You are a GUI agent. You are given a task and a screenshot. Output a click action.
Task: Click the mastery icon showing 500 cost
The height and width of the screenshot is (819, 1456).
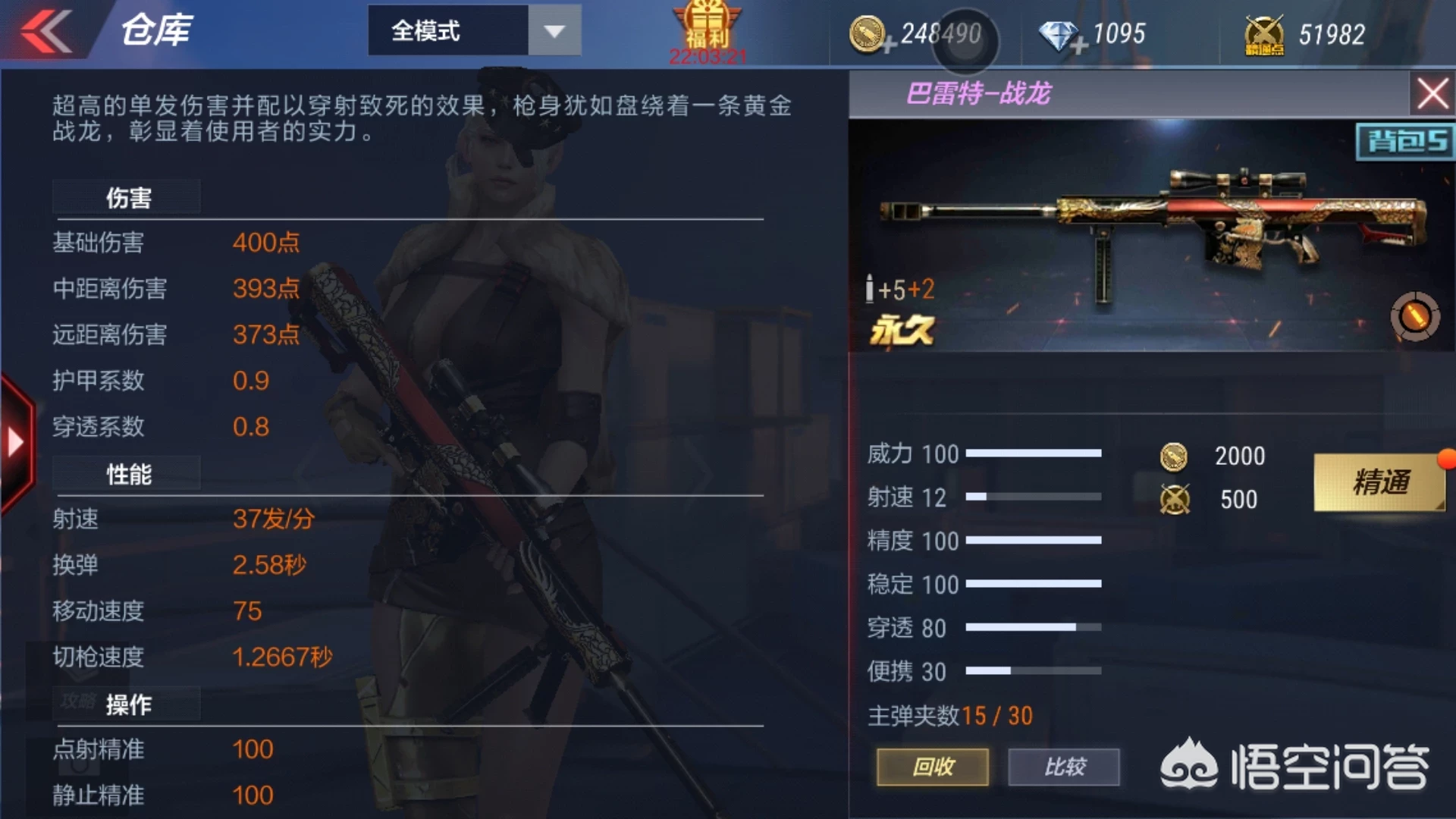click(x=1175, y=499)
